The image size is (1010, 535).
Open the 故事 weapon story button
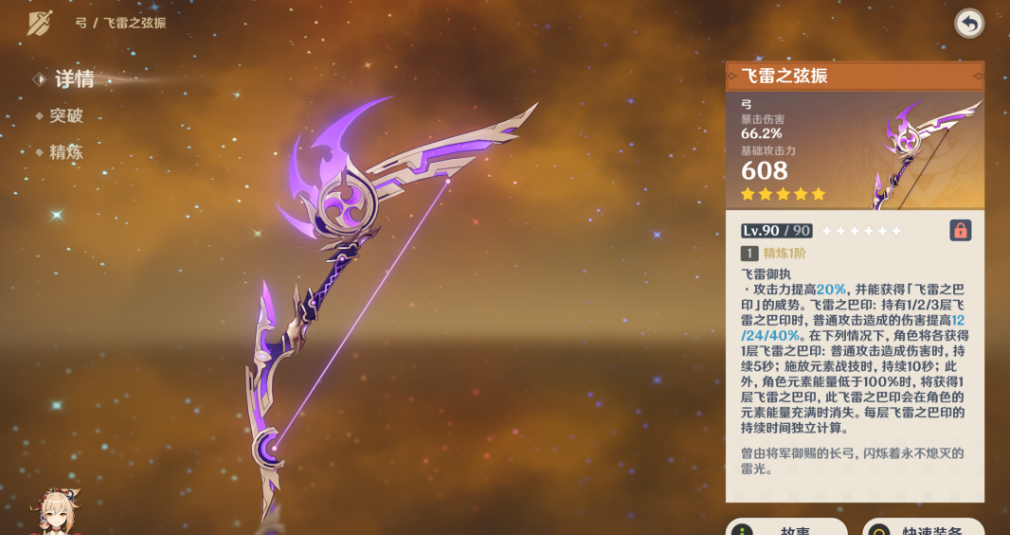787,527
